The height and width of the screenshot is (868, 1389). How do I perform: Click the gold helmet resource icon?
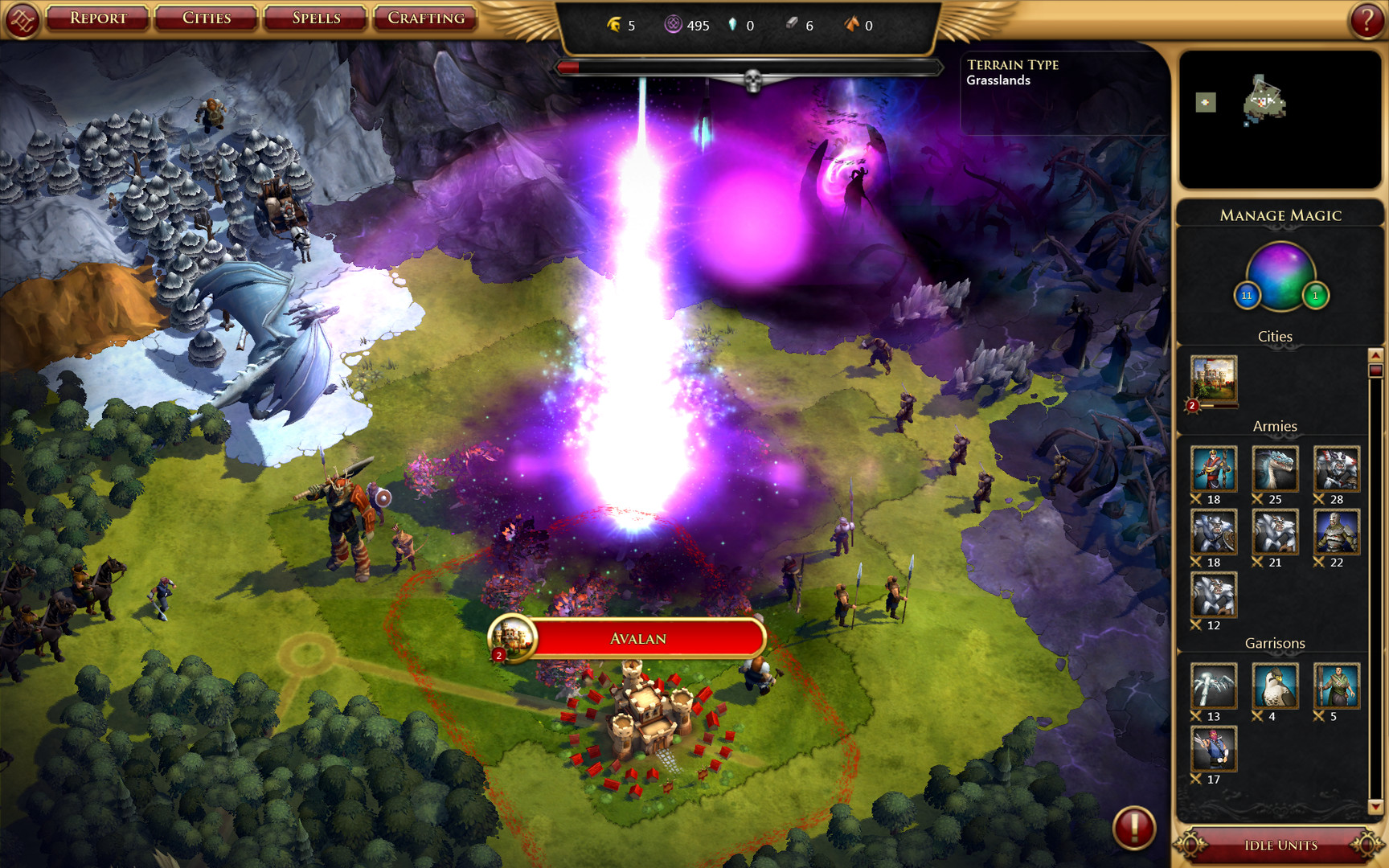pyautogui.click(x=614, y=25)
